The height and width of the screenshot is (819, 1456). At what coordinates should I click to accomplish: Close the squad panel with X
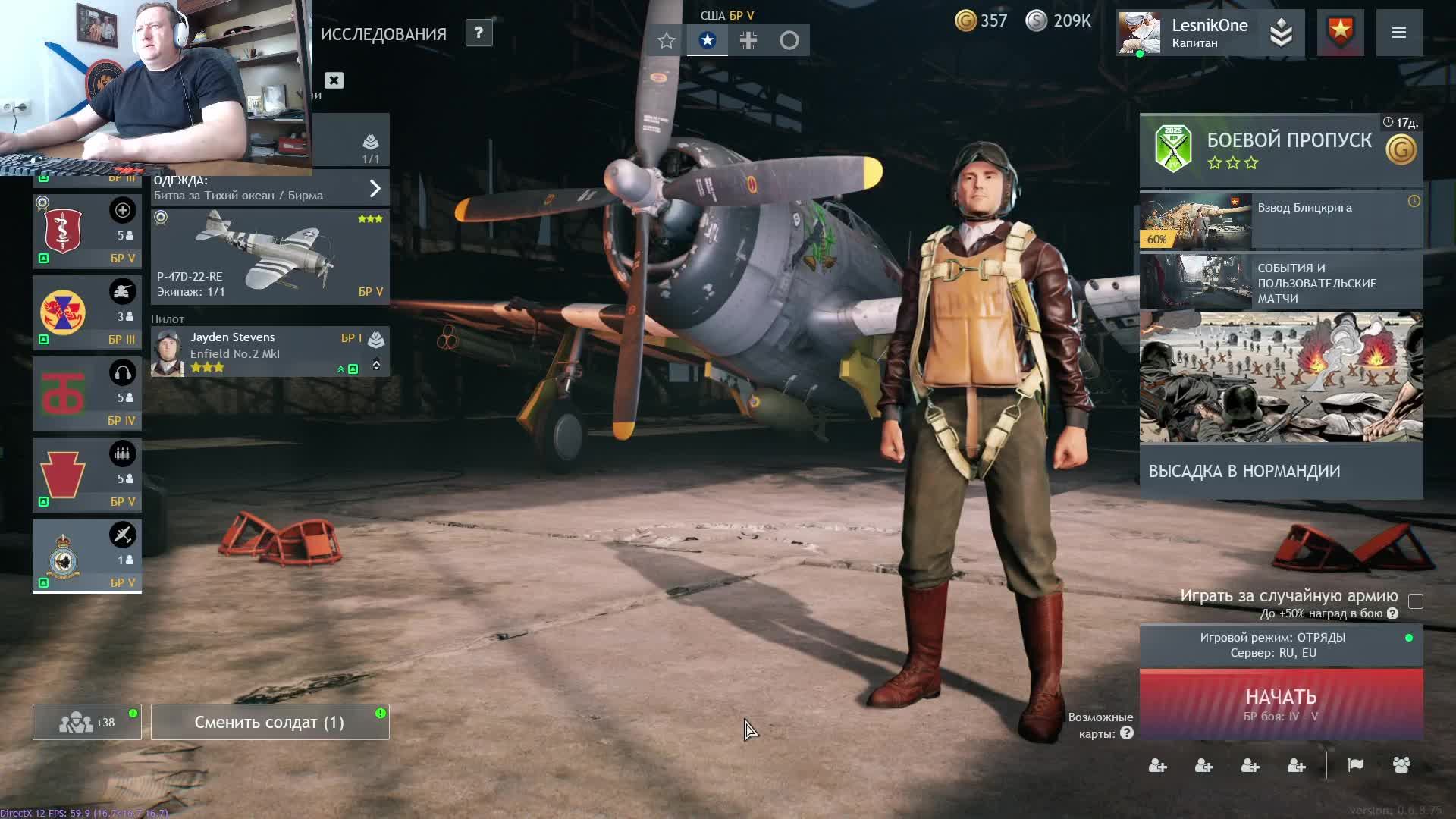(x=334, y=80)
